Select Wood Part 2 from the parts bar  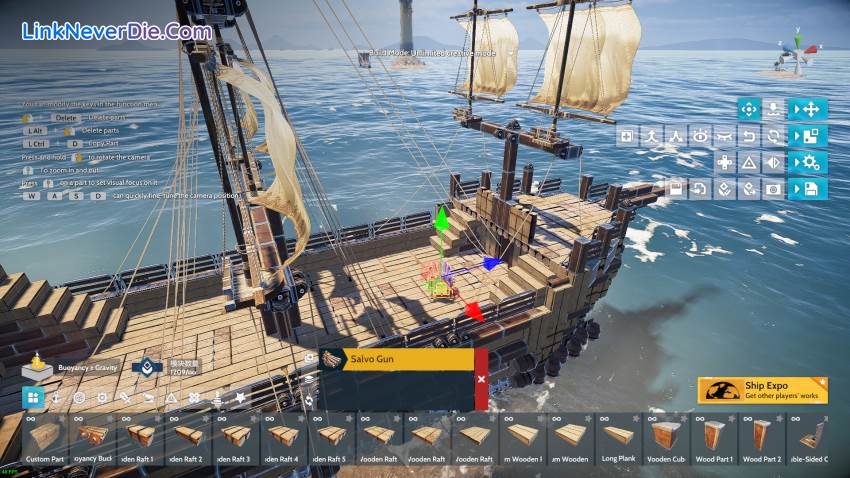(762, 439)
